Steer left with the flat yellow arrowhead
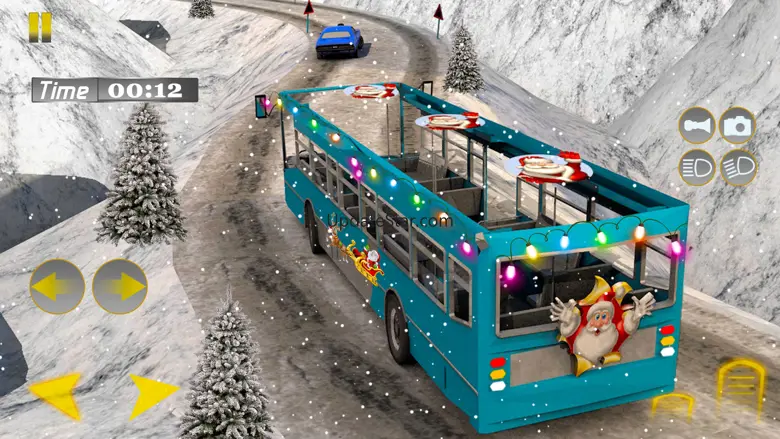 56,394
